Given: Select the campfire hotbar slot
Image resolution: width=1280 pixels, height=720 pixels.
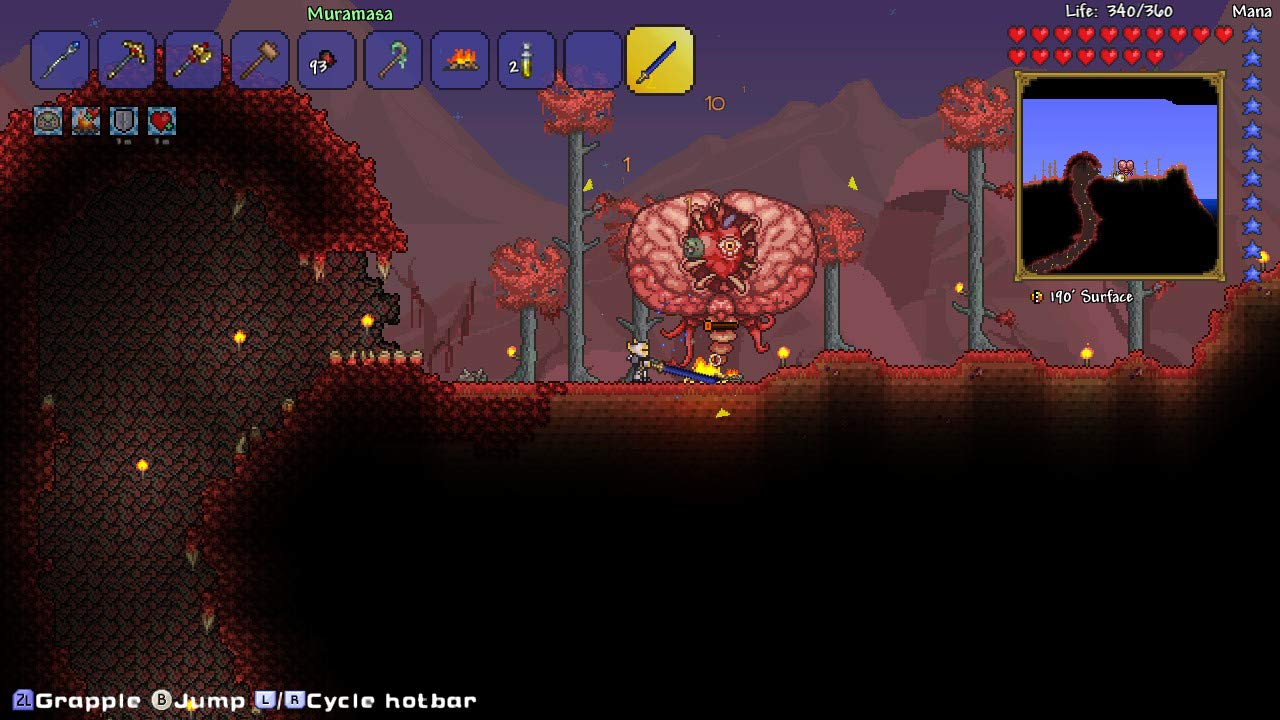Looking at the screenshot, I should pos(460,61).
